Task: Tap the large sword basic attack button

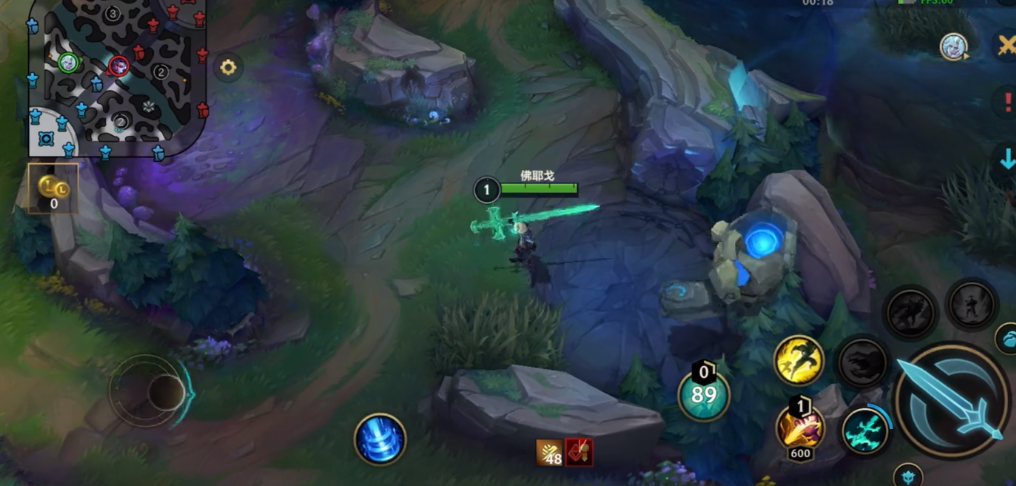Action: click(950, 400)
